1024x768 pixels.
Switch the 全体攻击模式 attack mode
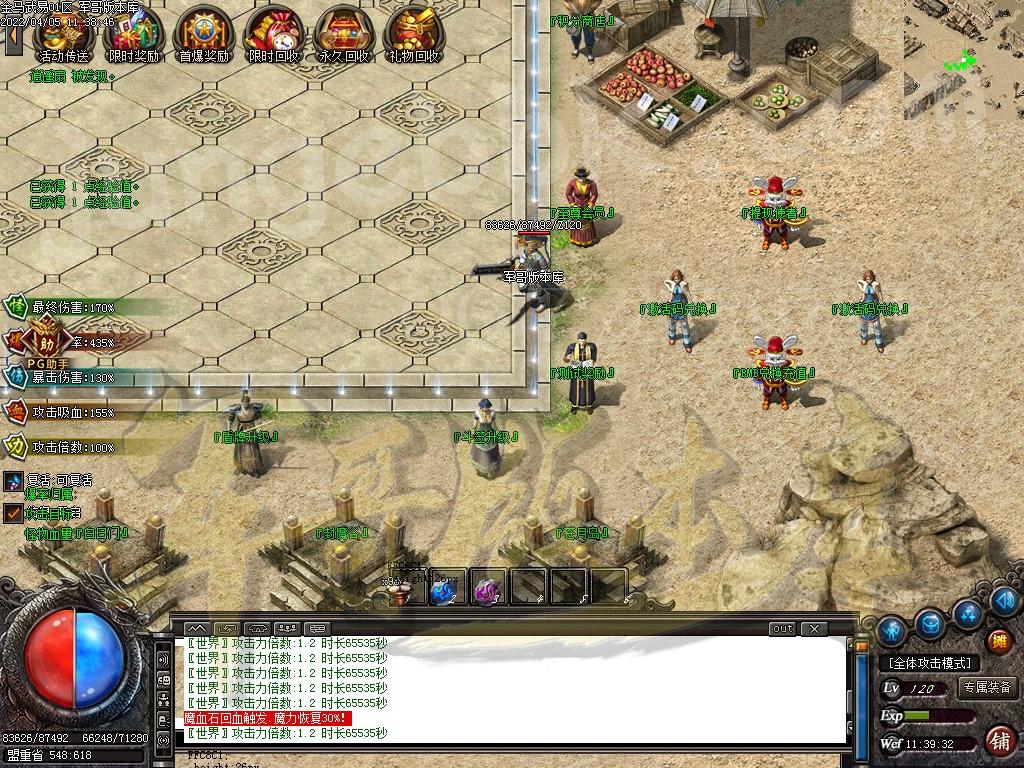[x=929, y=663]
